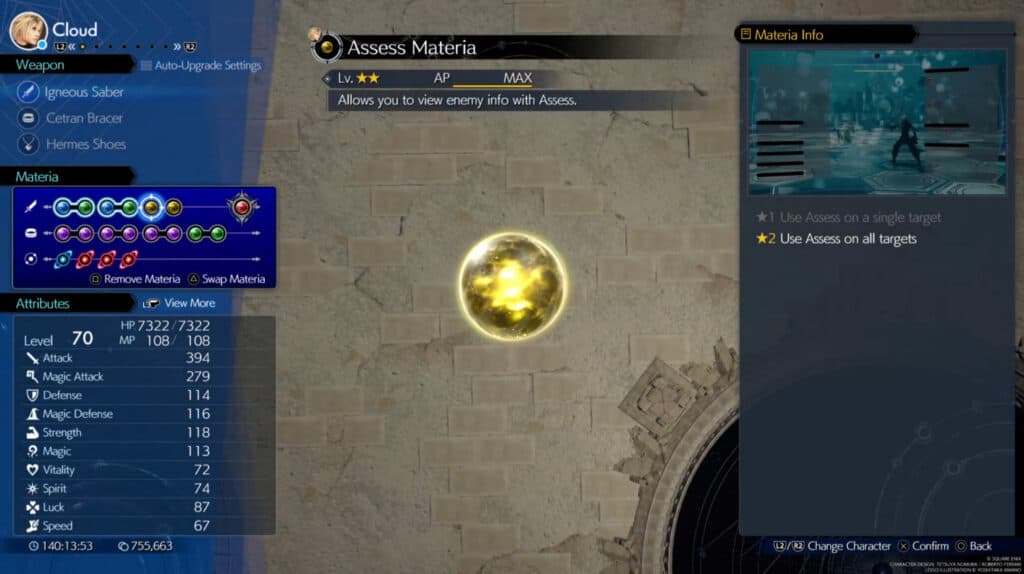Click the Materia Info preview thumbnail
Viewport: 1024px width, 574px height.
877,123
